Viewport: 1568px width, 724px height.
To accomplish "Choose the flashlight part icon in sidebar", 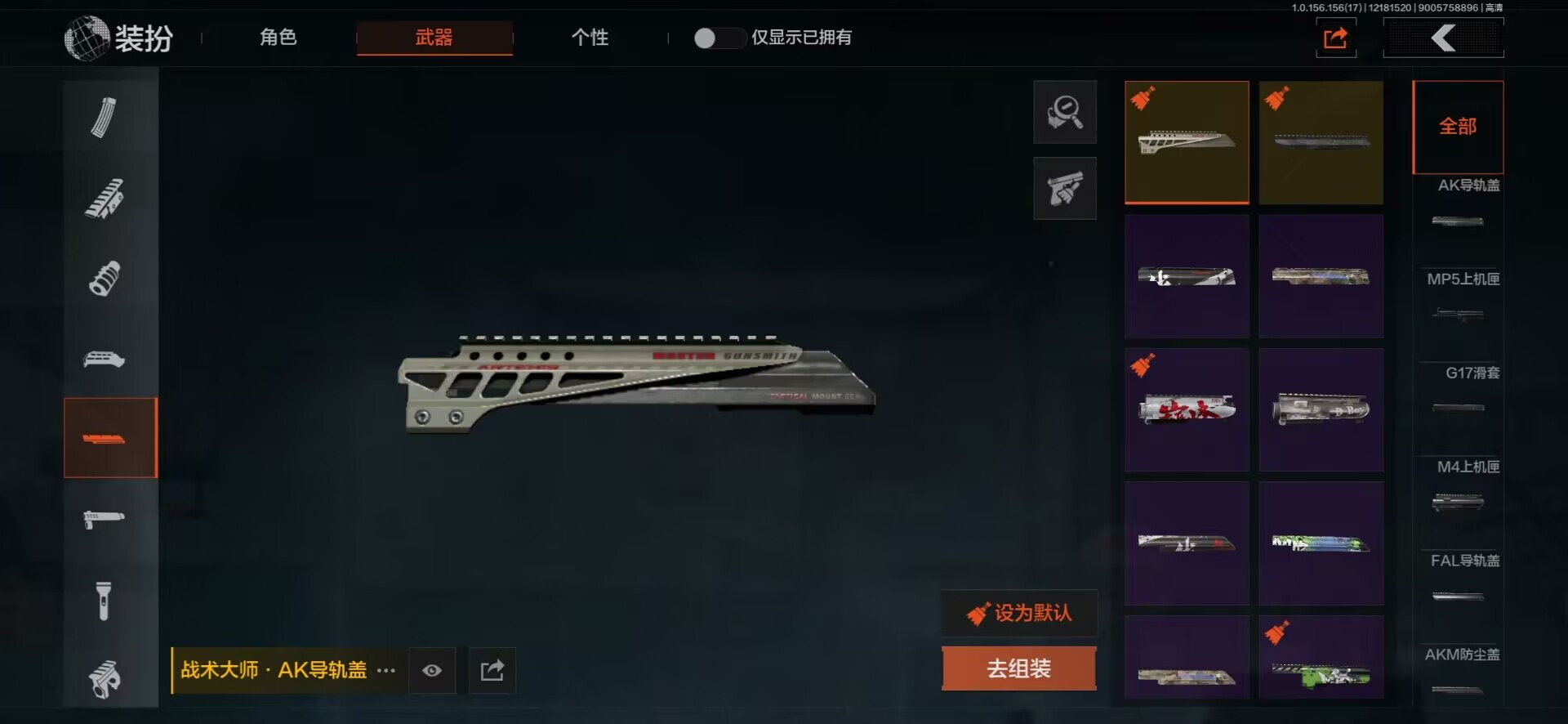I will point(104,601).
